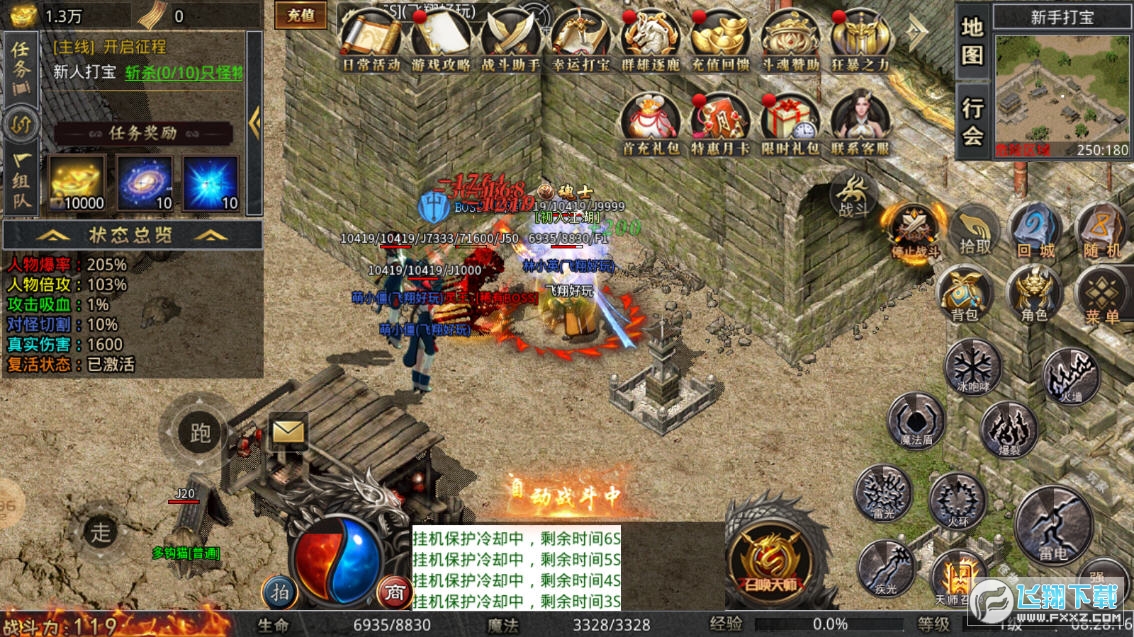This screenshot has width=1134, height=637.
Task: Open the 行会 guild button
Action: (973, 120)
